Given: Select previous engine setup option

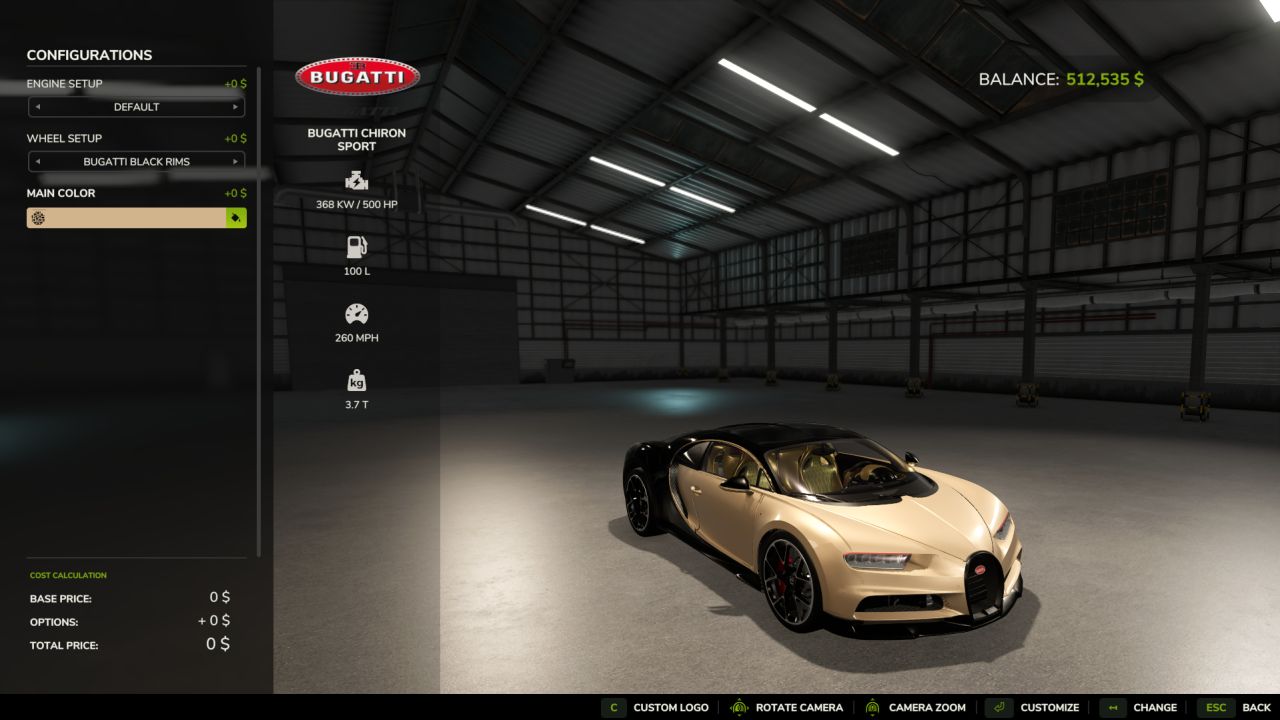Looking at the screenshot, I should pos(38,107).
